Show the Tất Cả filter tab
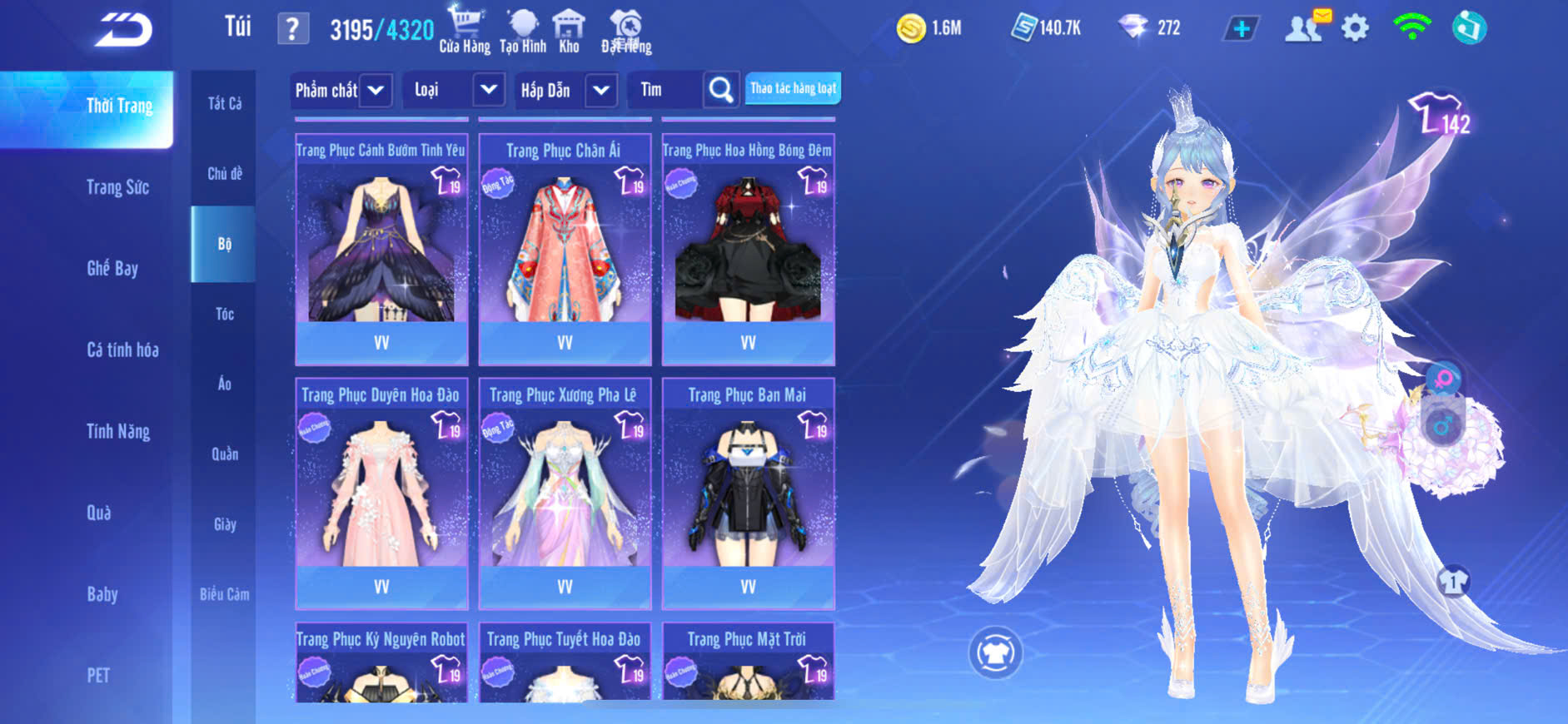1568x724 pixels. point(224,103)
